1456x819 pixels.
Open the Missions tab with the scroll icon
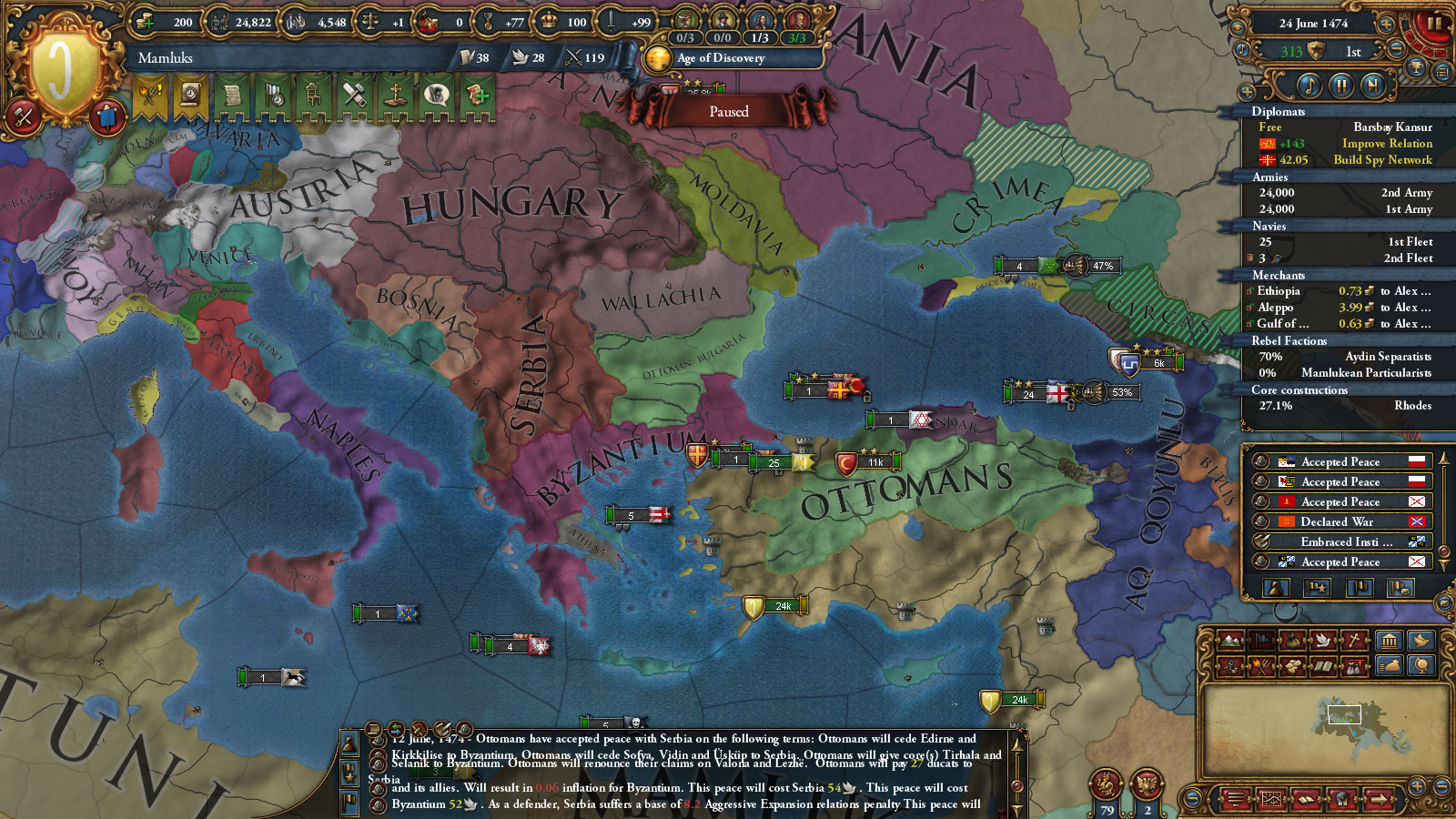coord(231,96)
